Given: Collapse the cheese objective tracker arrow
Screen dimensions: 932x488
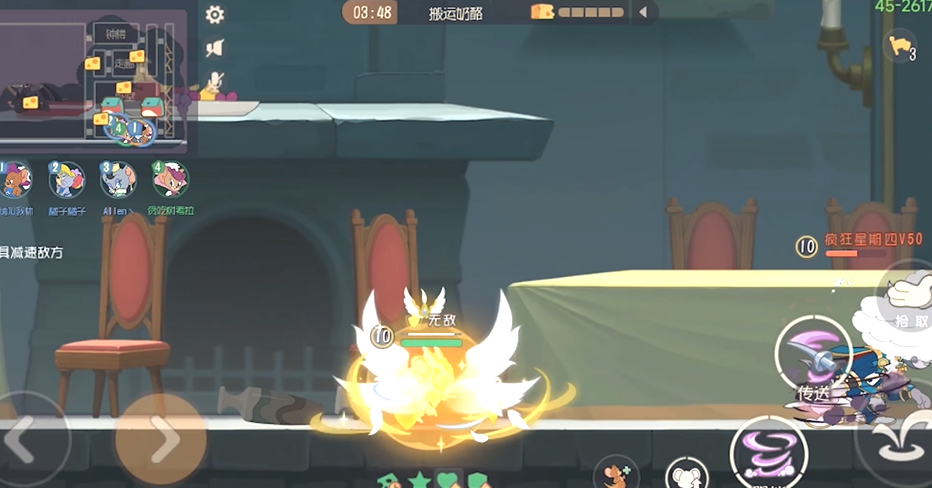Looking at the screenshot, I should (643, 12).
